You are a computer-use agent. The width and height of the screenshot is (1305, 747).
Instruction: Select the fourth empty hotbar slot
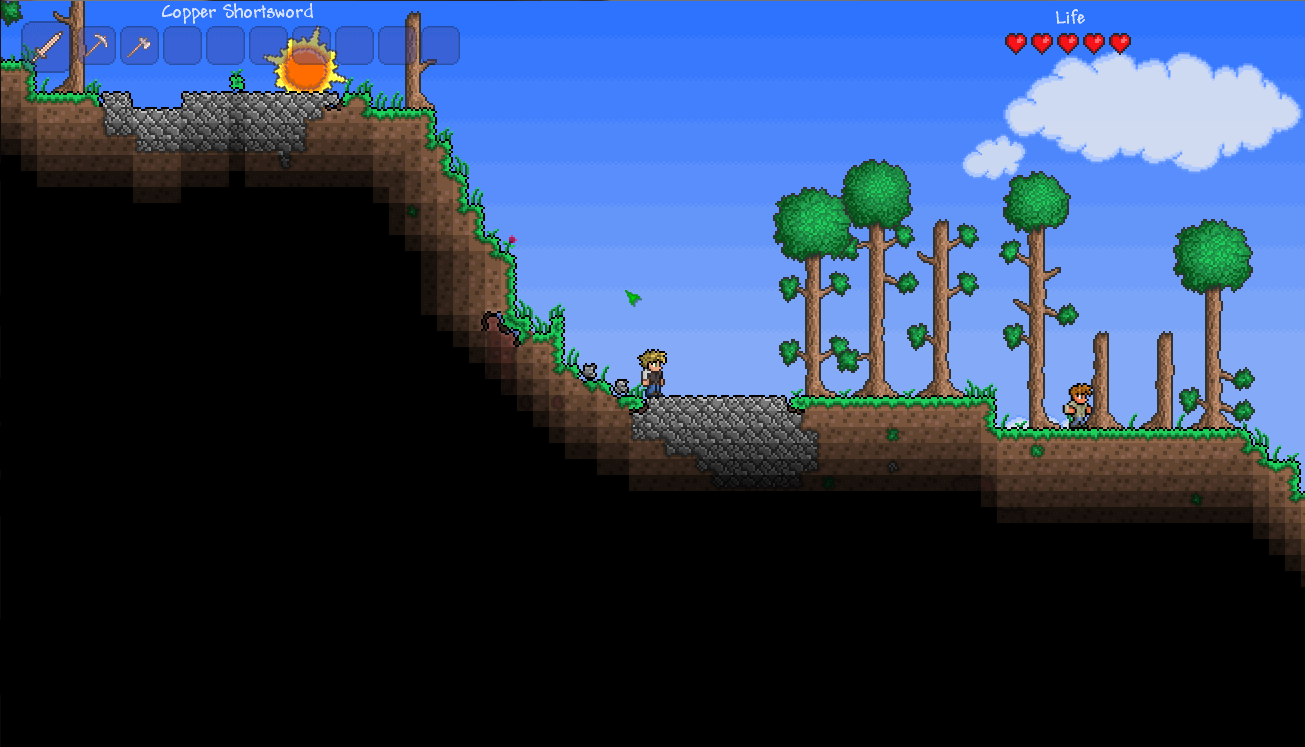tap(311, 45)
